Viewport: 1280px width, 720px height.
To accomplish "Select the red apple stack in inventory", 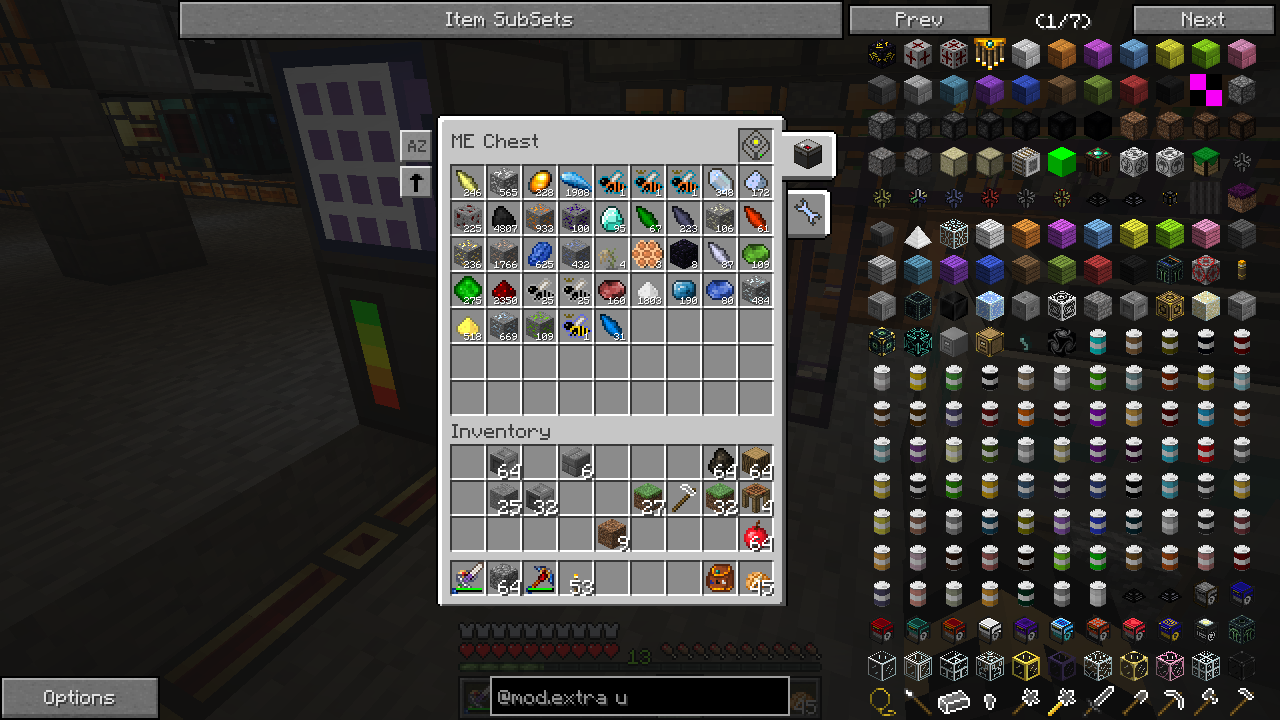I will pos(756,535).
